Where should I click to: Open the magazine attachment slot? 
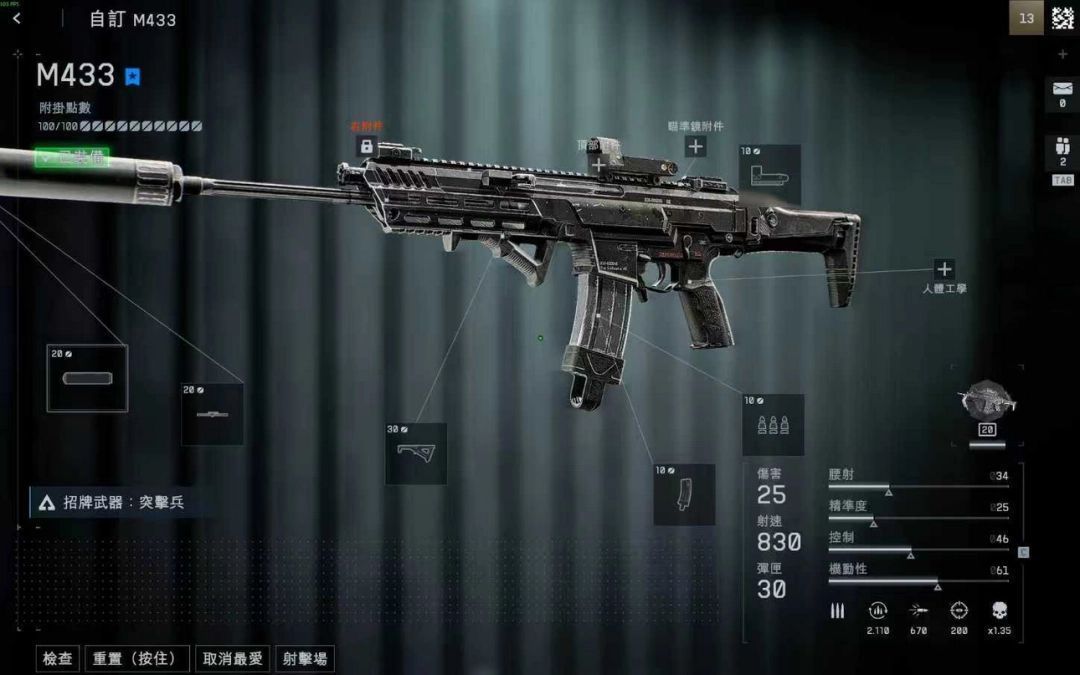[684, 494]
